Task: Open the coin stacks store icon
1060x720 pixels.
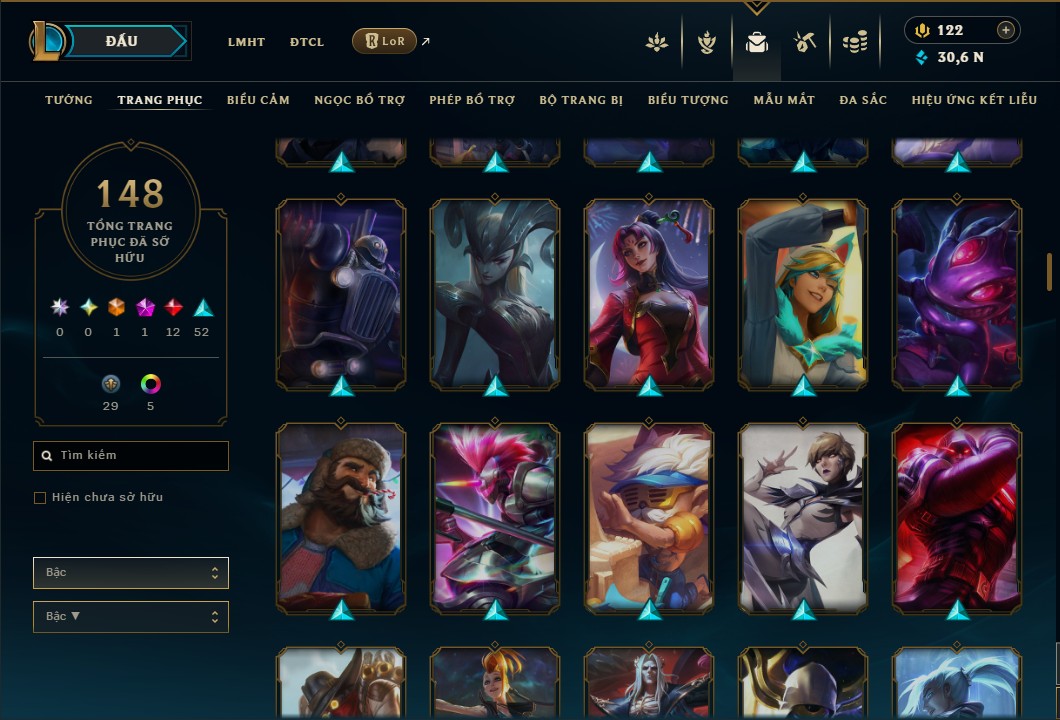Action: [x=854, y=42]
